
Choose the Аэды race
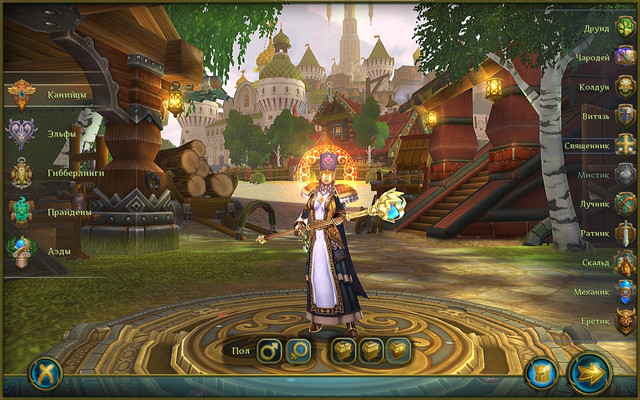(22, 250)
